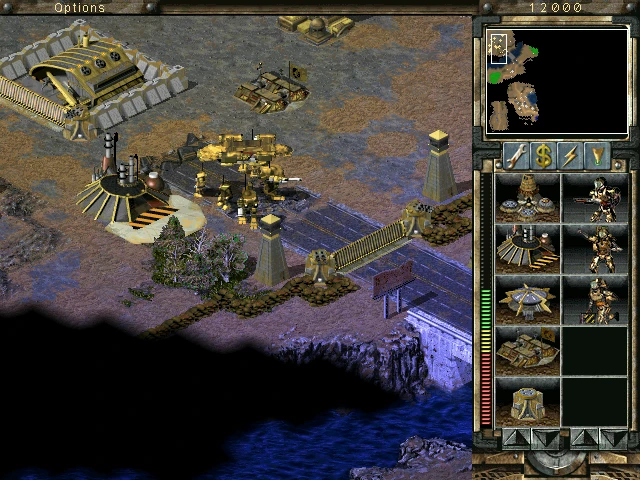Activate the wrench repair button
The width and height of the screenshot is (640, 480).
(x=515, y=155)
